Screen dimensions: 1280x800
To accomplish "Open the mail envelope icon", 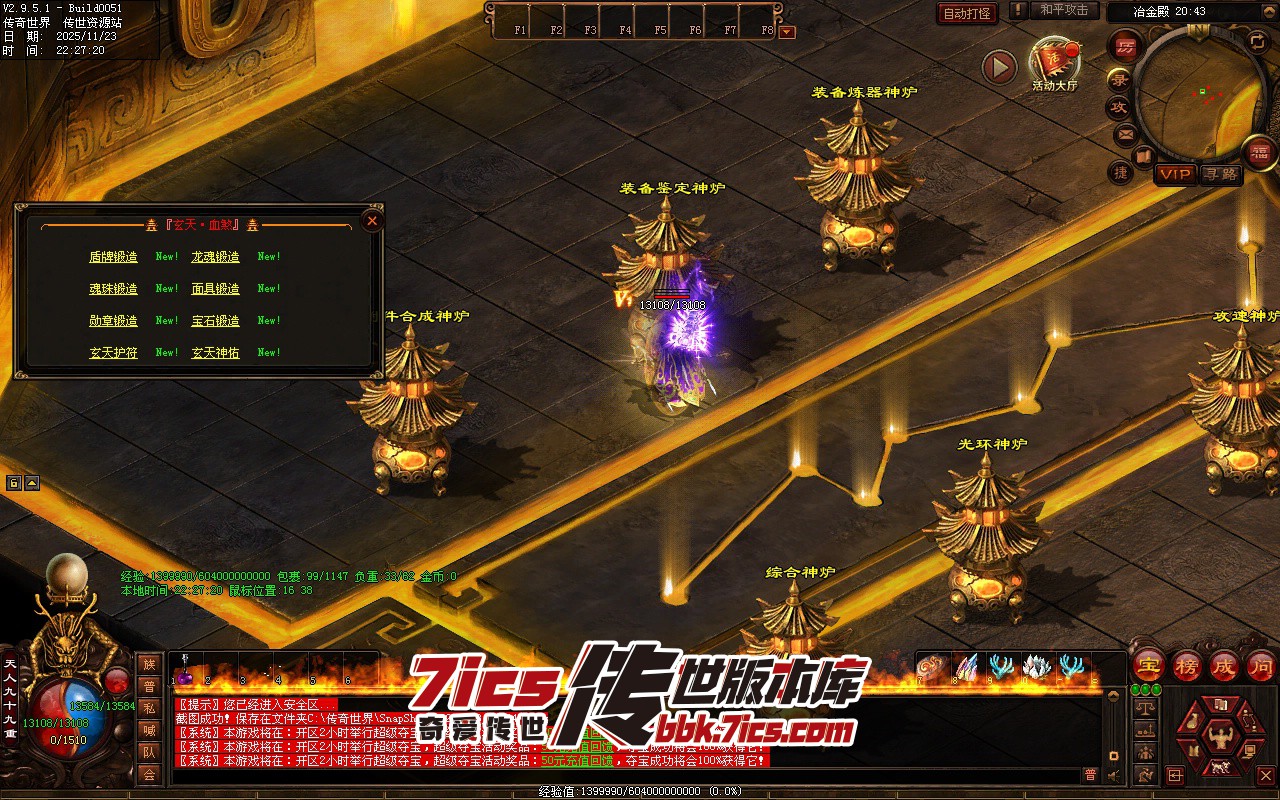I will (1126, 133).
